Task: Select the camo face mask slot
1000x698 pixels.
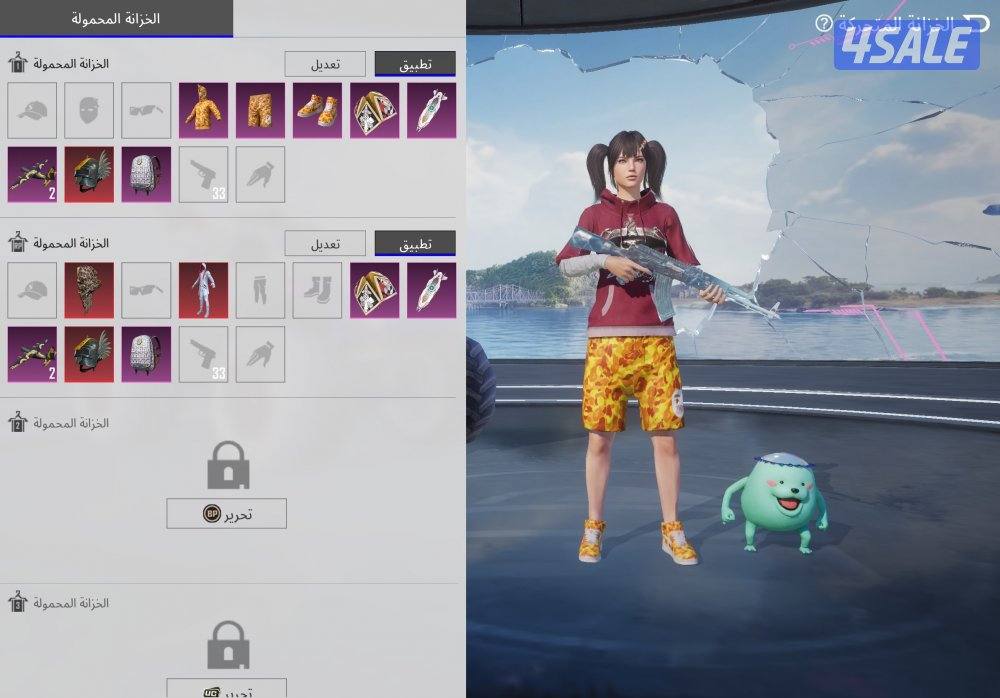Action: tap(89, 290)
